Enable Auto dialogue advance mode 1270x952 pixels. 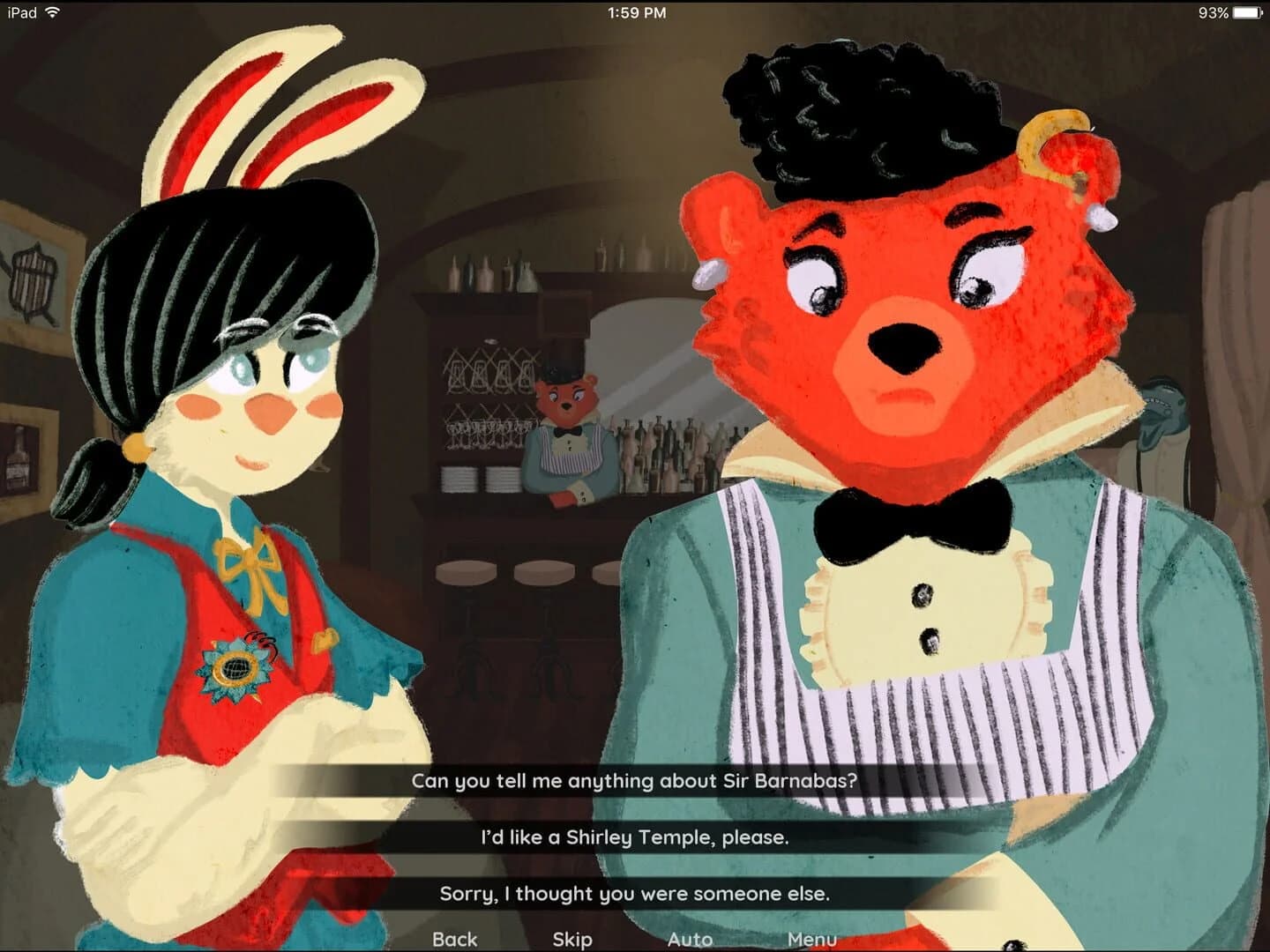click(691, 940)
